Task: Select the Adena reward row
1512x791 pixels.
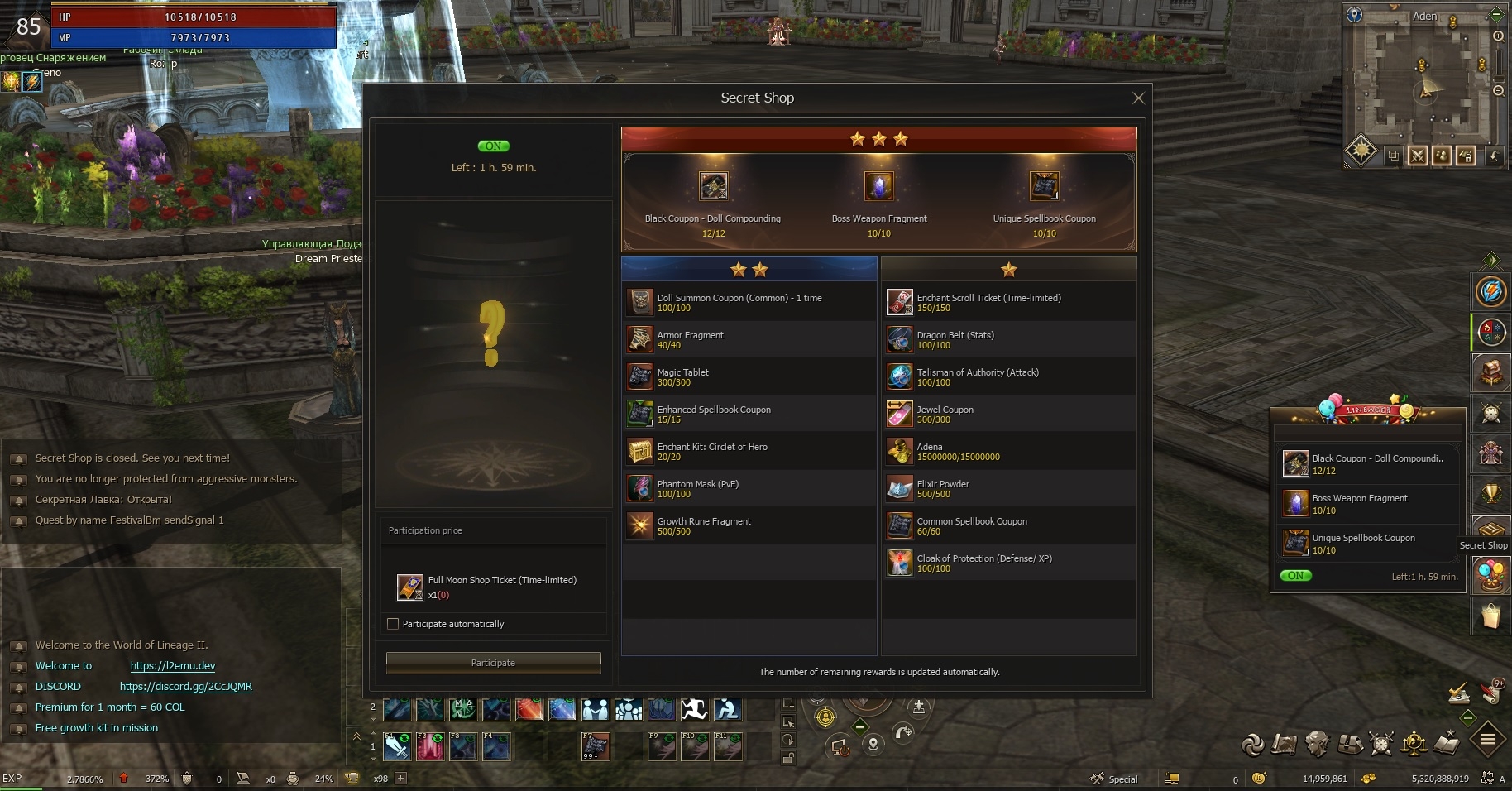Action: [1008, 451]
